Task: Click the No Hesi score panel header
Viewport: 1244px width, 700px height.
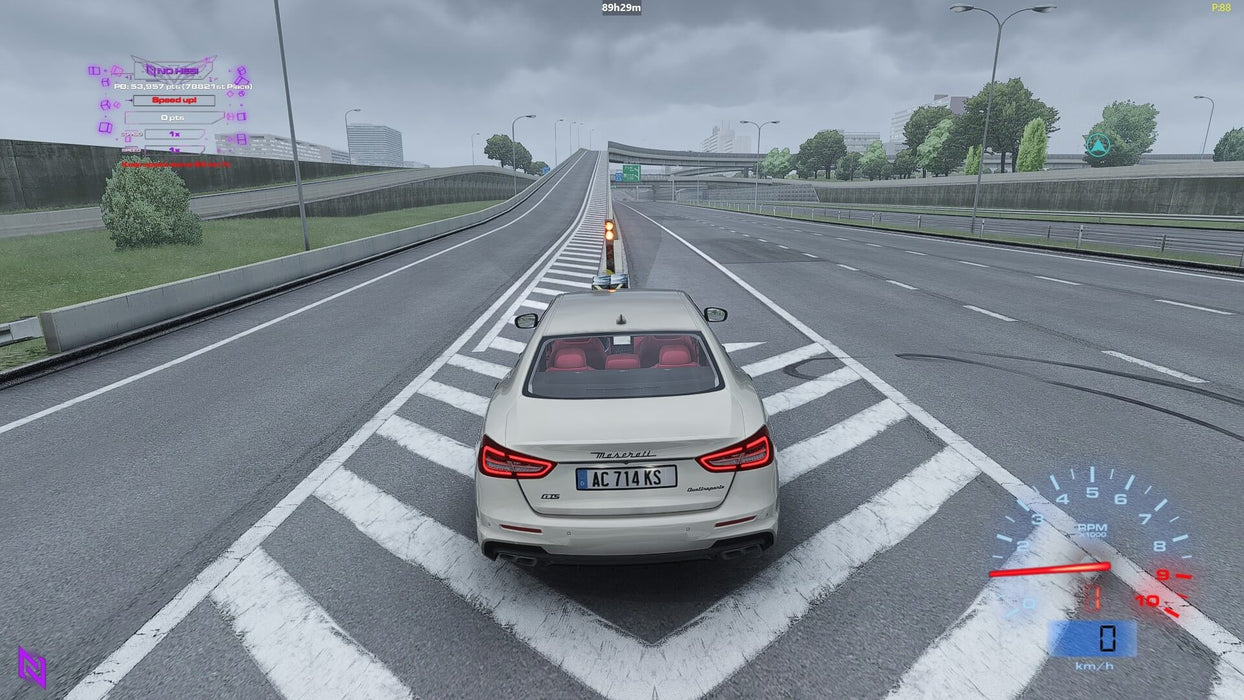Action: 174,70
